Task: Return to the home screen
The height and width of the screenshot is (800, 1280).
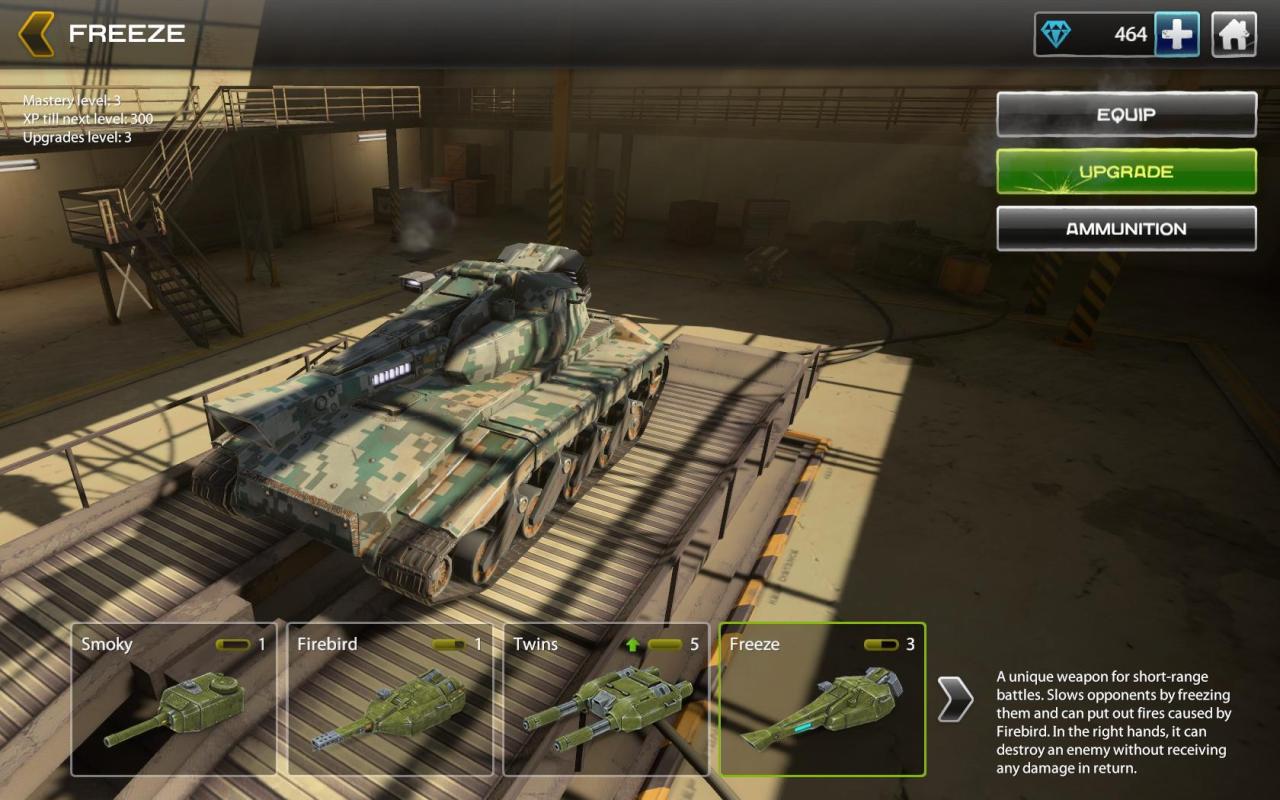Action: pyautogui.click(x=1234, y=35)
